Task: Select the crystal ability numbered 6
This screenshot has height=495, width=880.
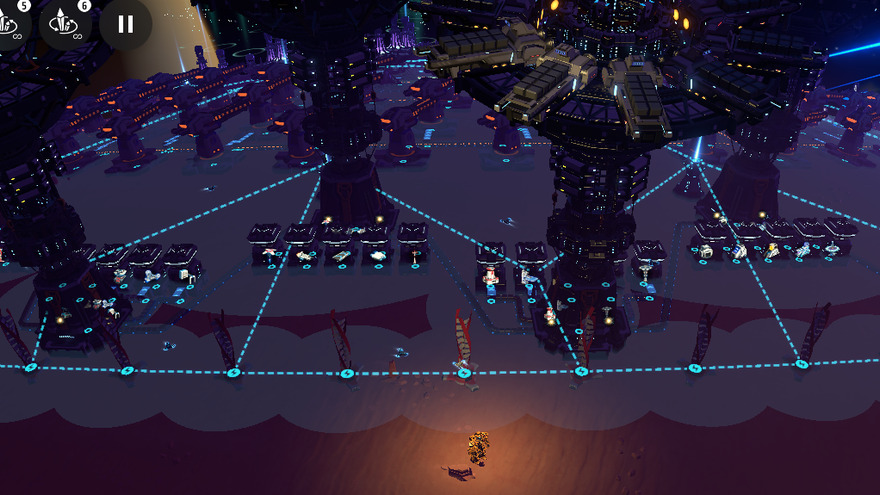Action: (x=65, y=22)
